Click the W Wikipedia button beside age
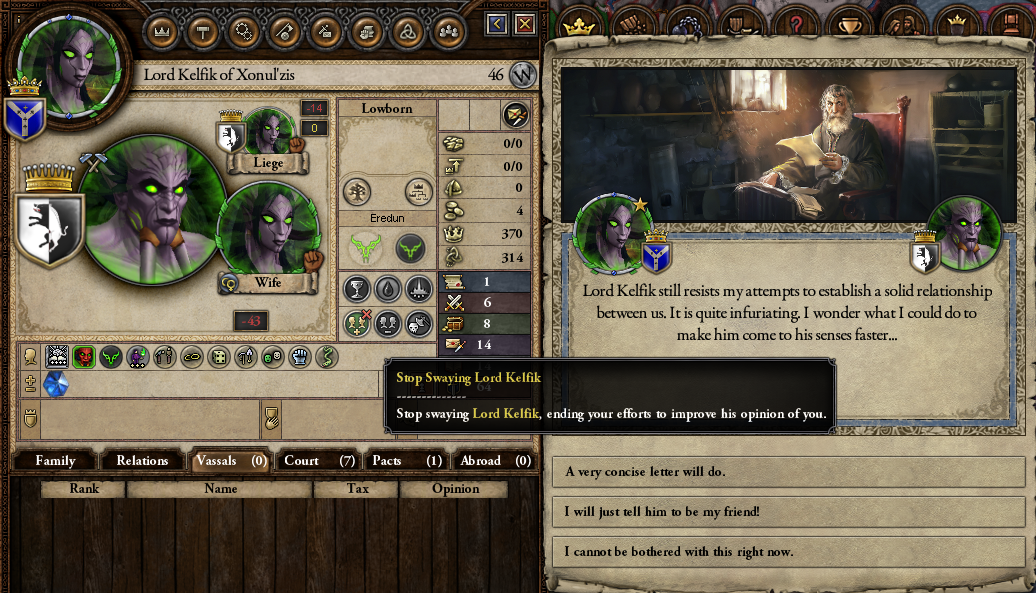Image resolution: width=1036 pixels, height=593 pixels. [x=523, y=74]
